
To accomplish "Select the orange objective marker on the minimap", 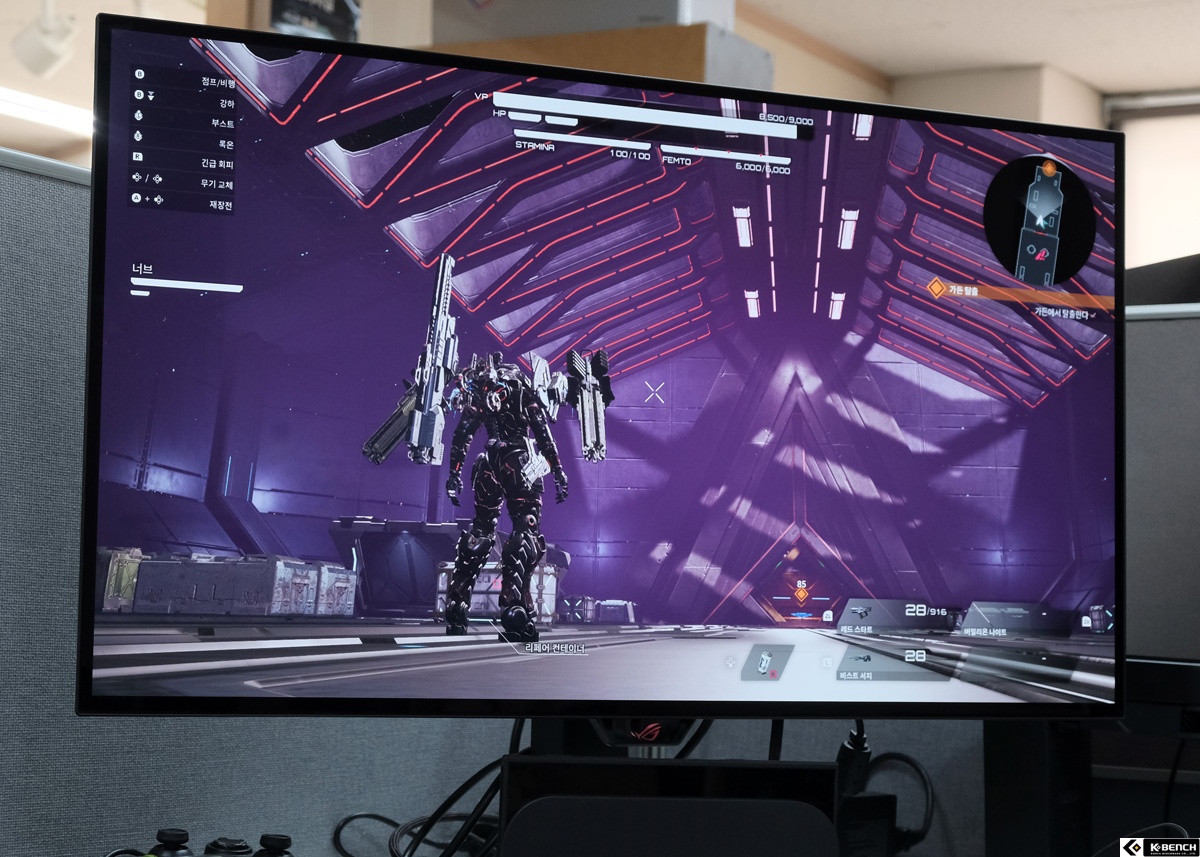I will click(x=1049, y=167).
